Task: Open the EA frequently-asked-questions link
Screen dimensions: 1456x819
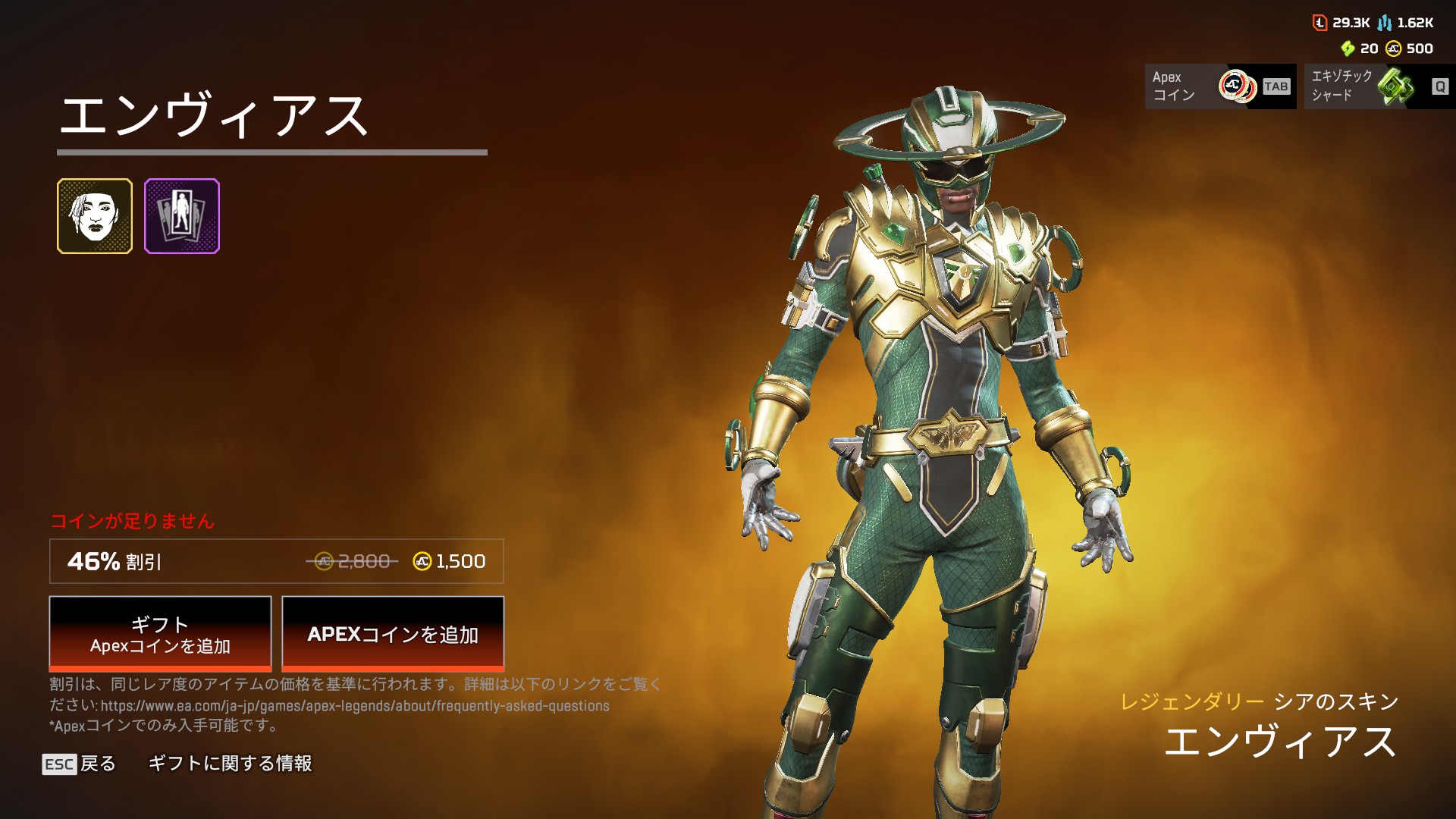Action: [355, 706]
